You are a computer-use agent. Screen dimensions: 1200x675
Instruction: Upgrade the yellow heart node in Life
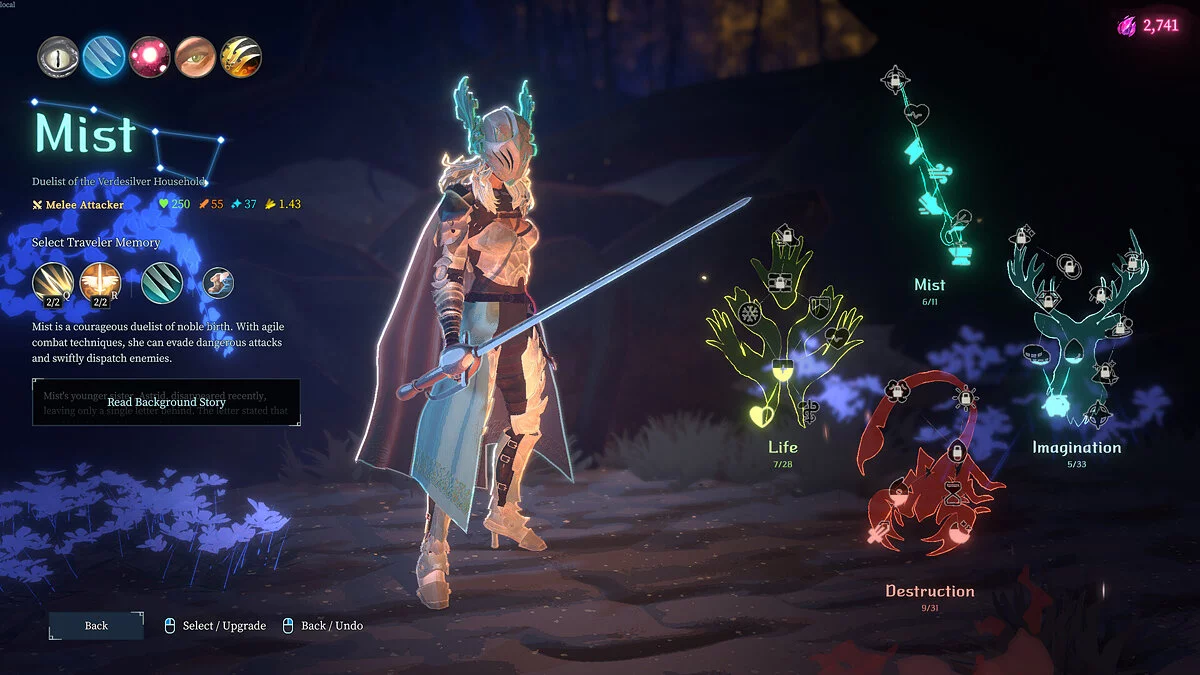click(x=761, y=416)
